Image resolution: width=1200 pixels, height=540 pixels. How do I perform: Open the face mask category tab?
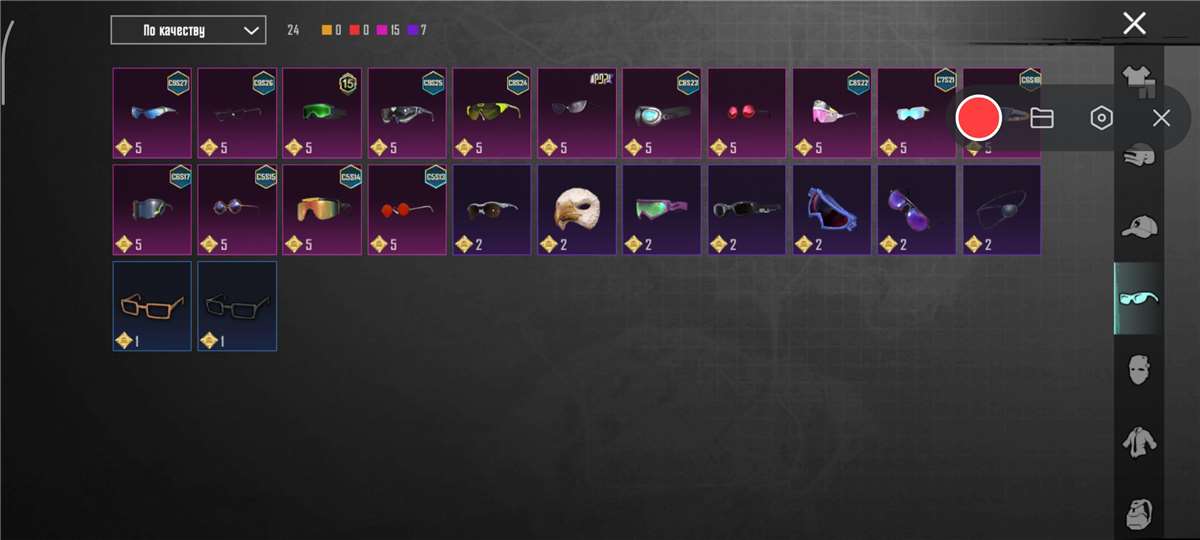coord(1138,370)
